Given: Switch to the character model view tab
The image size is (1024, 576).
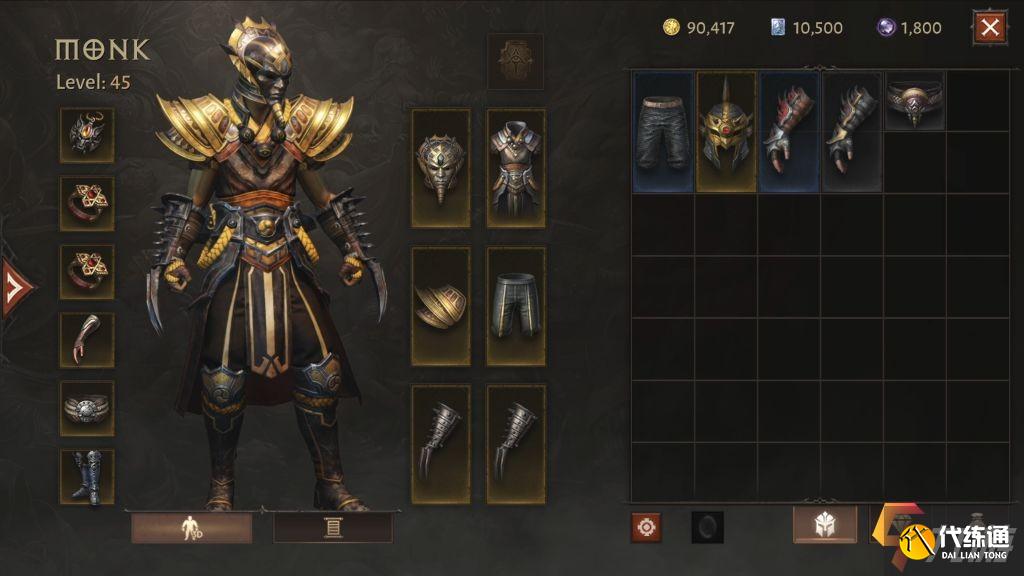Looking at the screenshot, I should 191,527.
